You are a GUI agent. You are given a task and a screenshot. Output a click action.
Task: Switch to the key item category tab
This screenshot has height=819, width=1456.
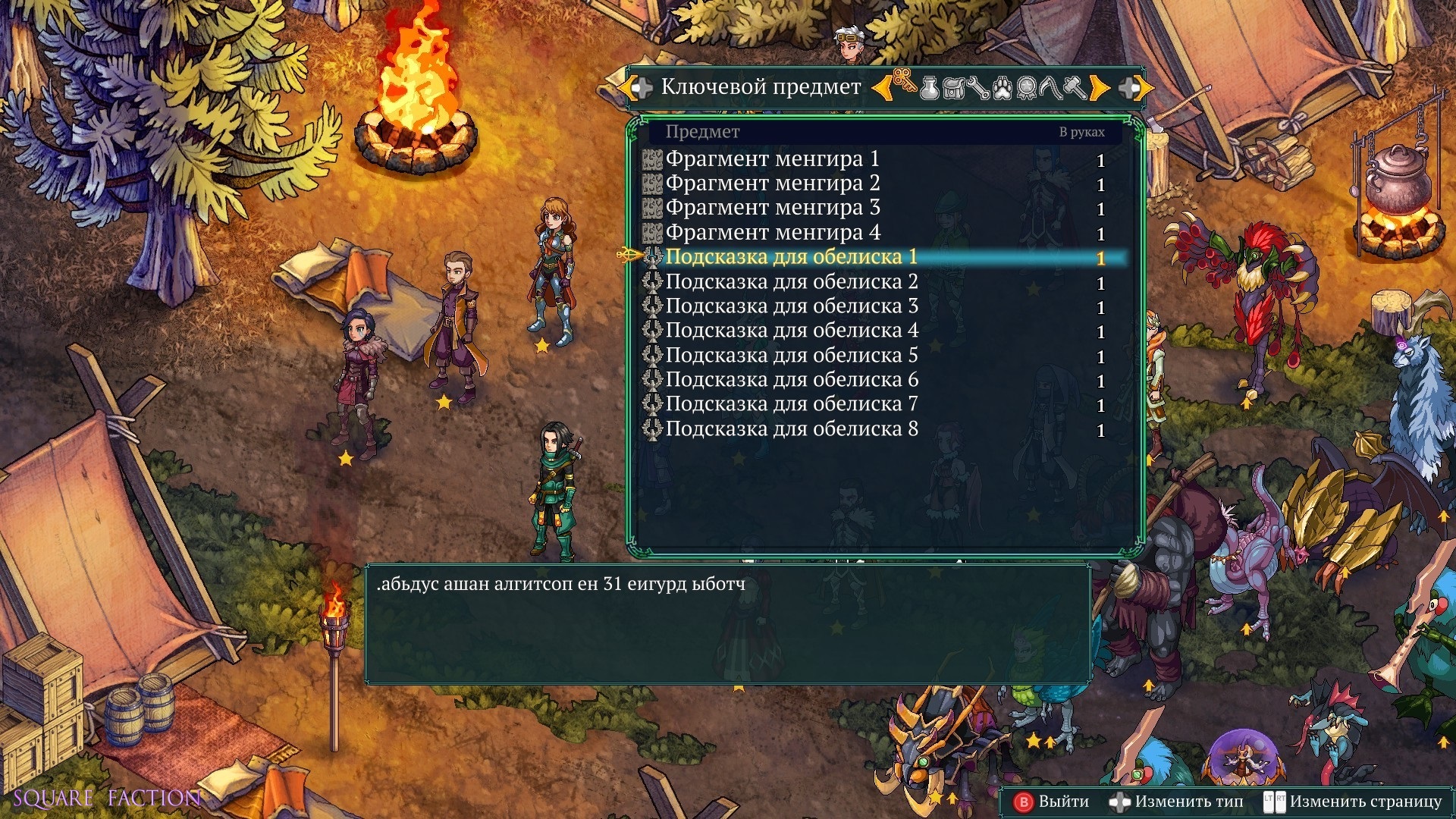[904, 86]
